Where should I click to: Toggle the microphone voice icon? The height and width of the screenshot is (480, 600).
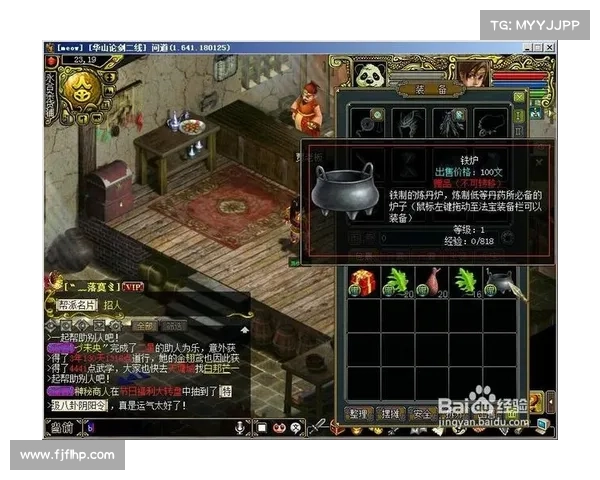point(240,427)
